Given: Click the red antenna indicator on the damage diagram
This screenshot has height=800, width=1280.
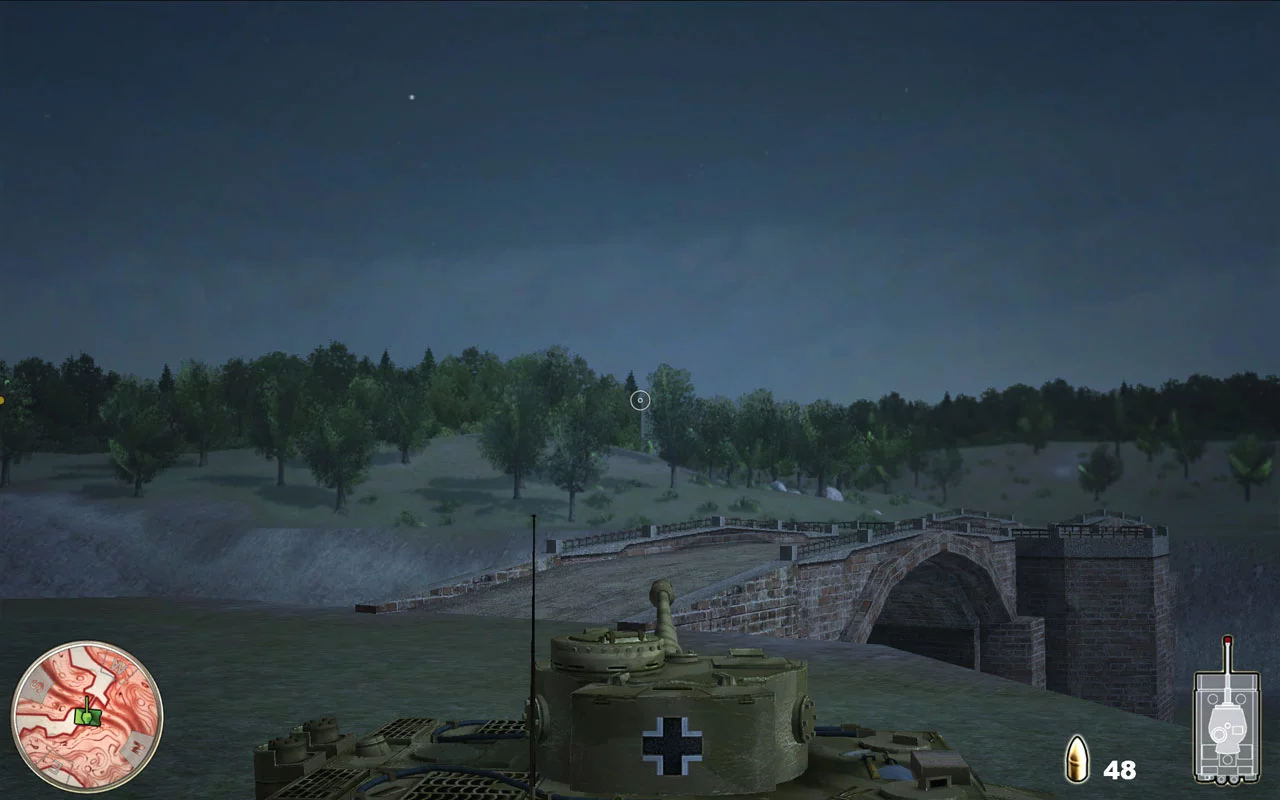Looking at the screenshot, I should tap(1227, 642).
